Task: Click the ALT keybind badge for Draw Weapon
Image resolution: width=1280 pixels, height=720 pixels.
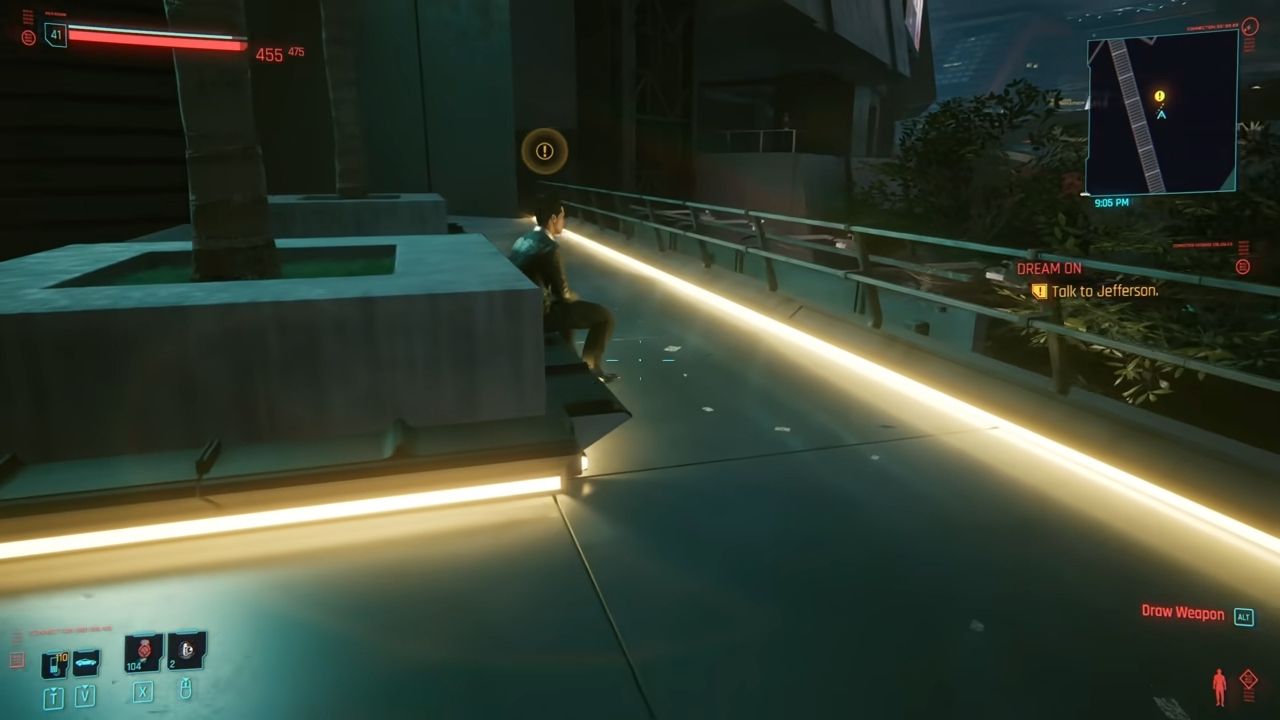Action: point(1243,615)
